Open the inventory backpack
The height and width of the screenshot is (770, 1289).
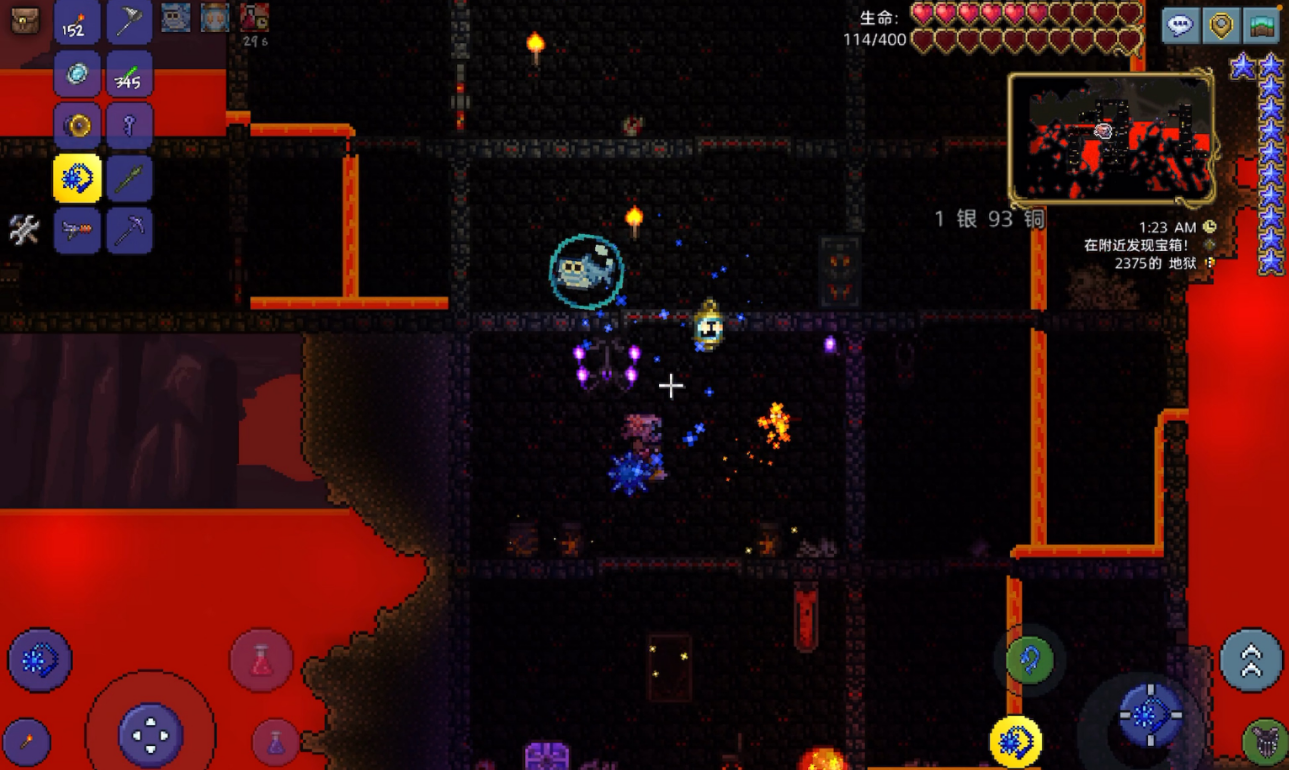pyautogui.click(x=25, y=20)
